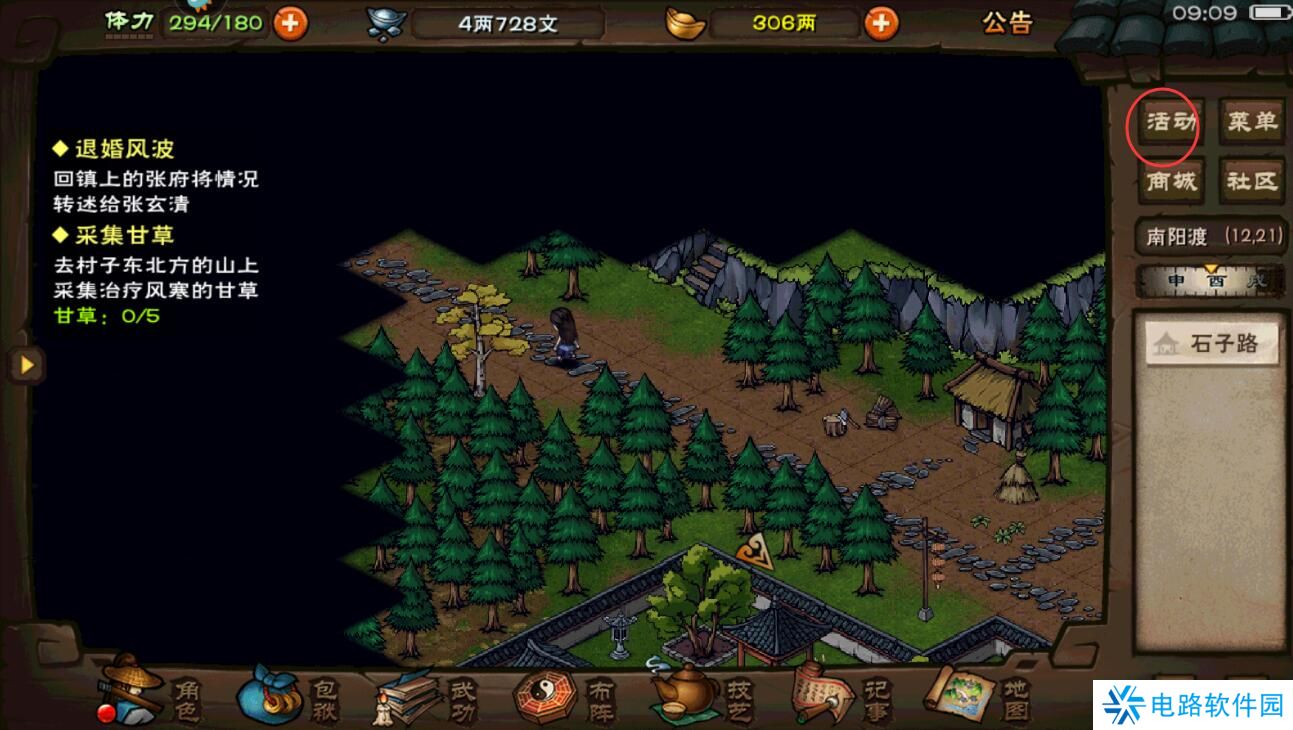This screenshot has height=730, width=1293.
Task: Tap the plus button beside 体力 stamina
Action: (x=290, y=22)
